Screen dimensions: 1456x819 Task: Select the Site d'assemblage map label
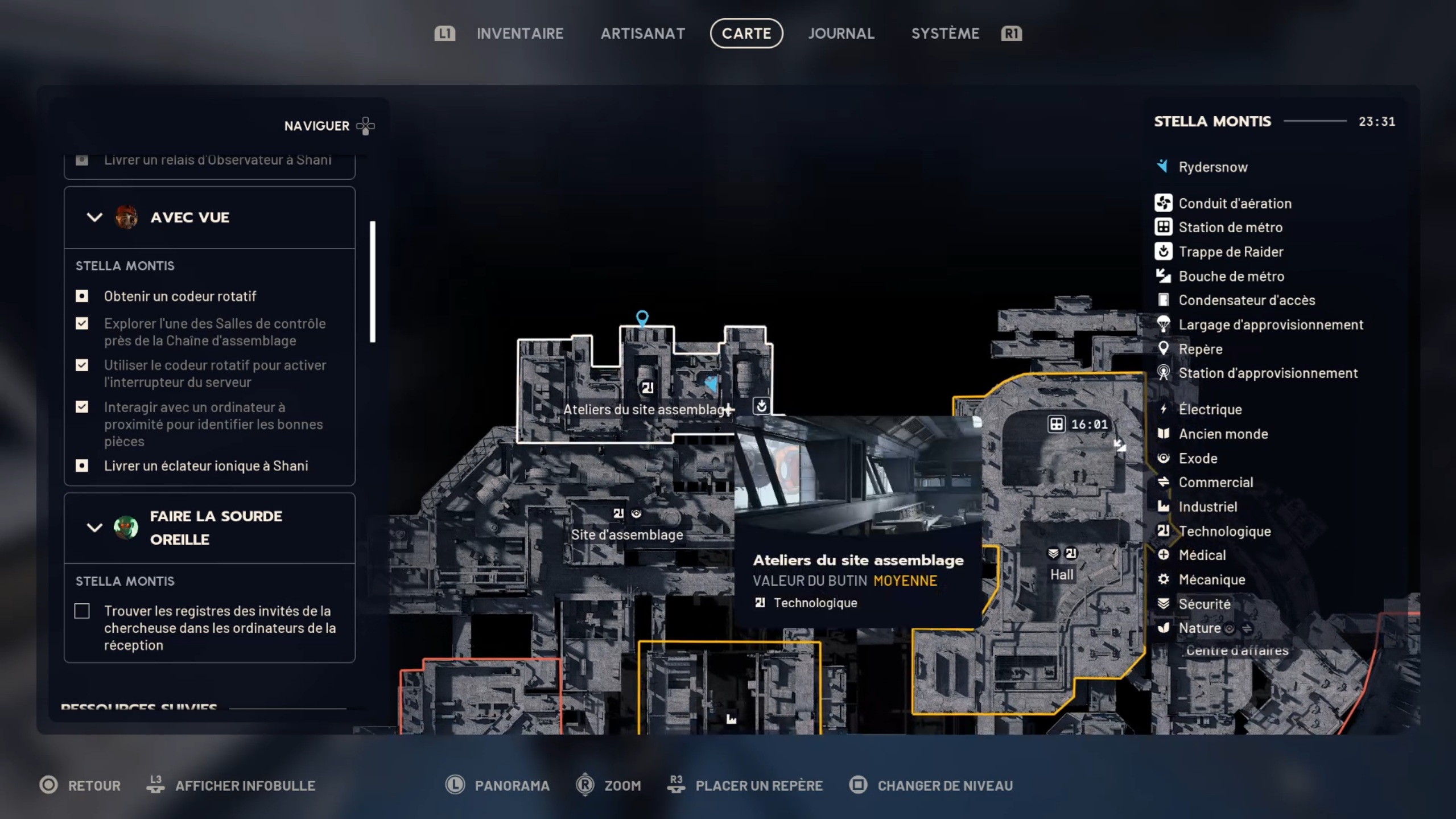[626, 534]
